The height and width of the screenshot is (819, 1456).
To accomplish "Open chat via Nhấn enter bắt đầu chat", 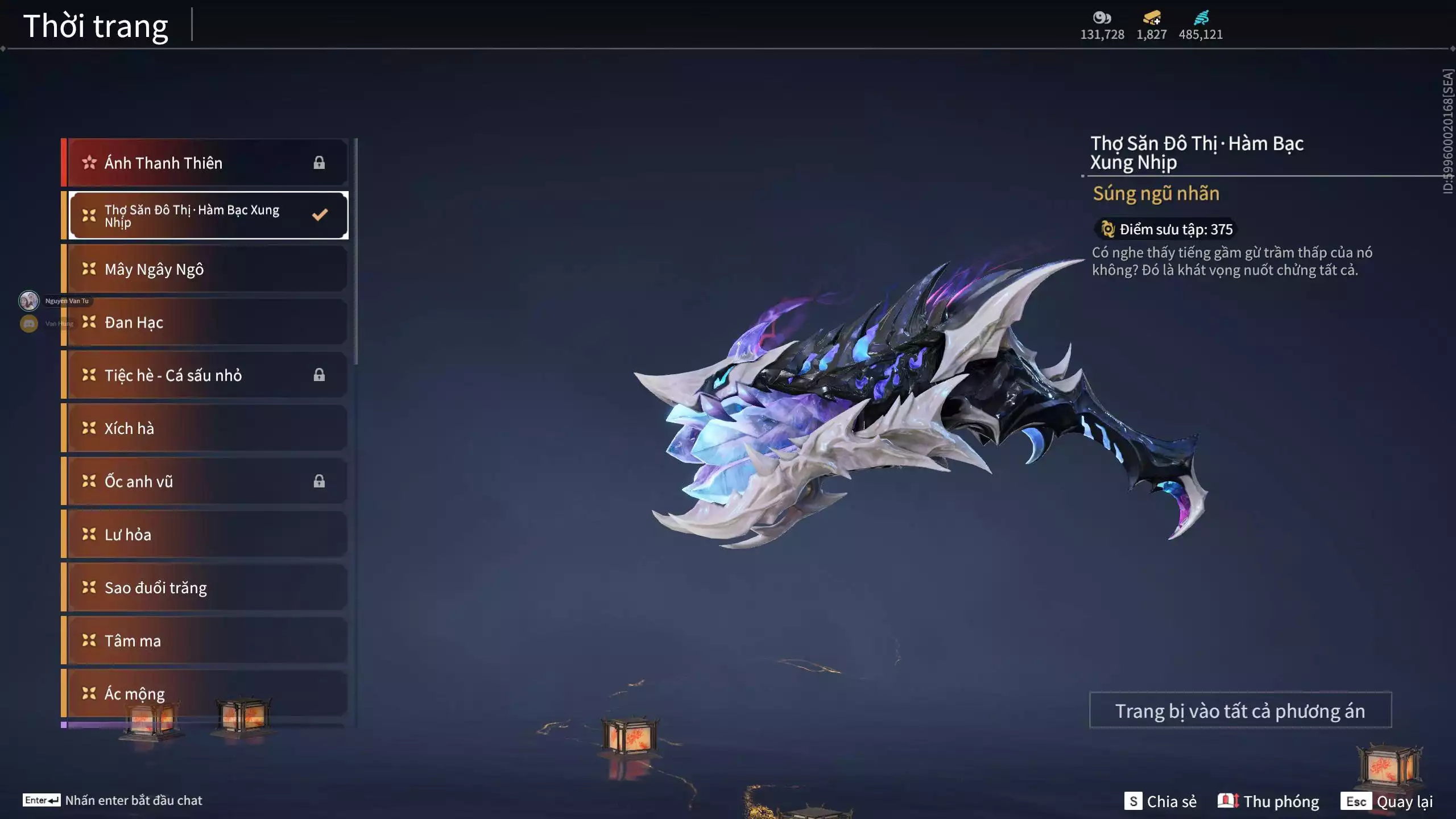I will pos(113,800).
